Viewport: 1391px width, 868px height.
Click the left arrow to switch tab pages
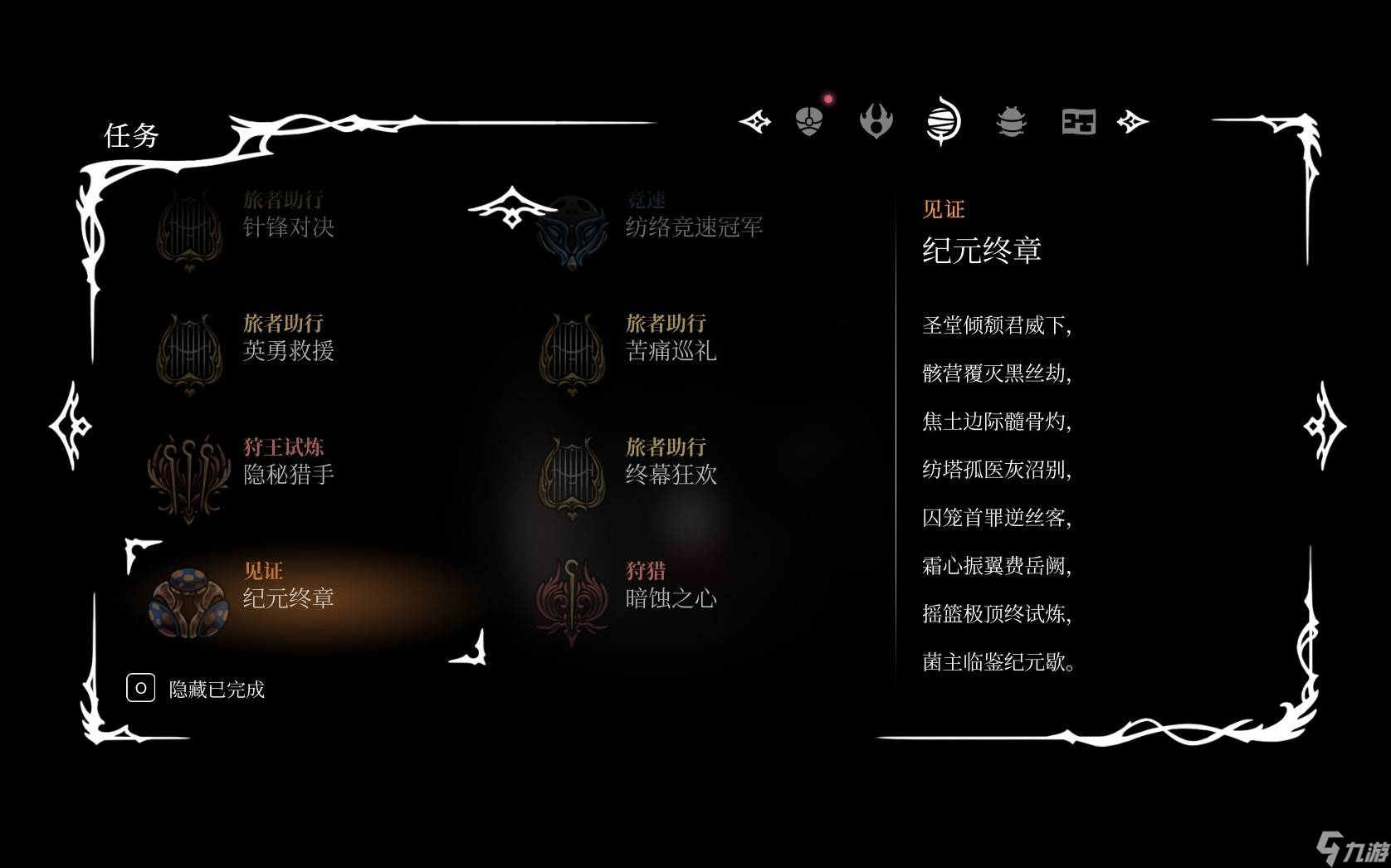click(x=754, y=121)
